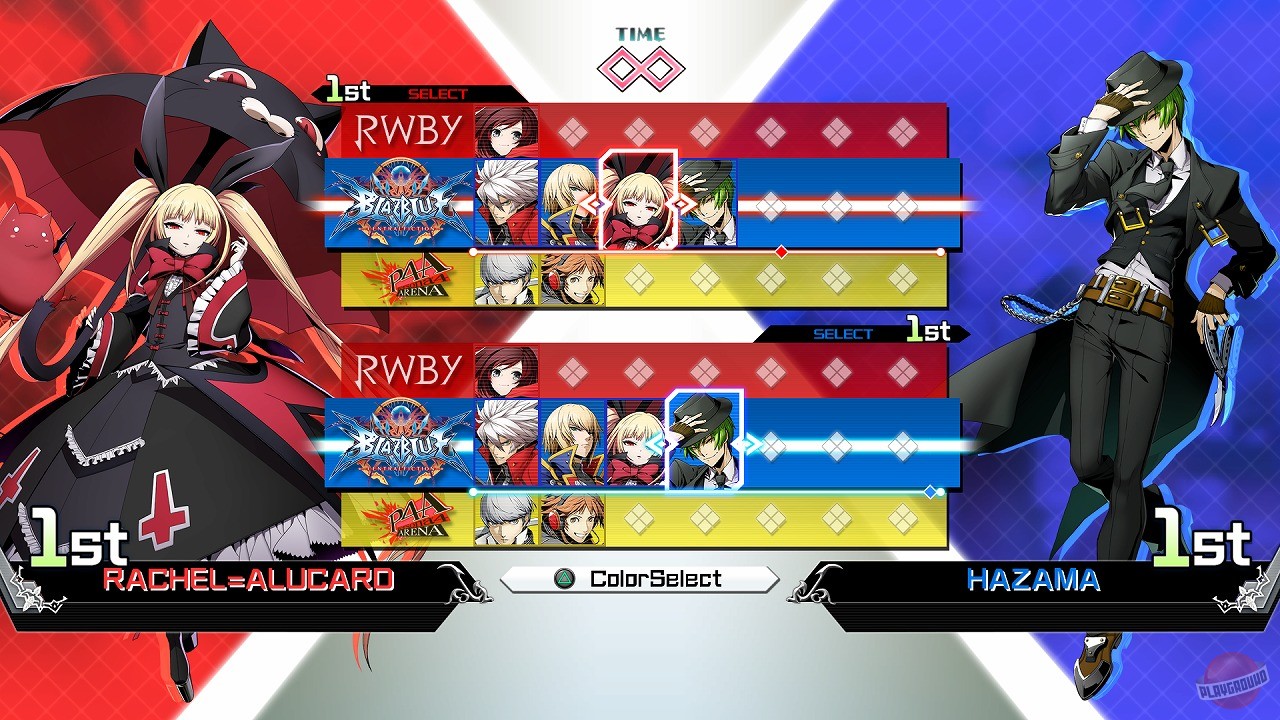Click the RWBY series logo

coord(406,128)
